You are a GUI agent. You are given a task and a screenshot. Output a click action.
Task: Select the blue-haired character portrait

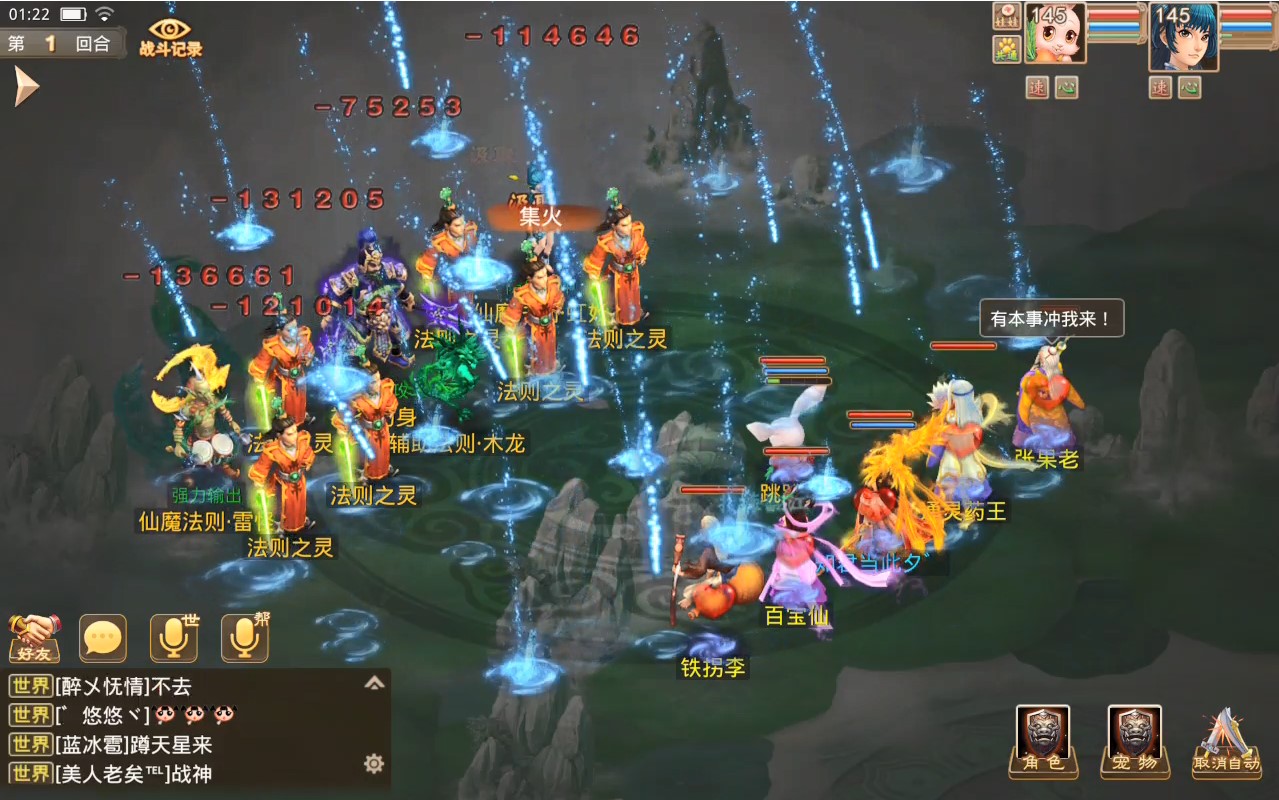(1183, 36)
